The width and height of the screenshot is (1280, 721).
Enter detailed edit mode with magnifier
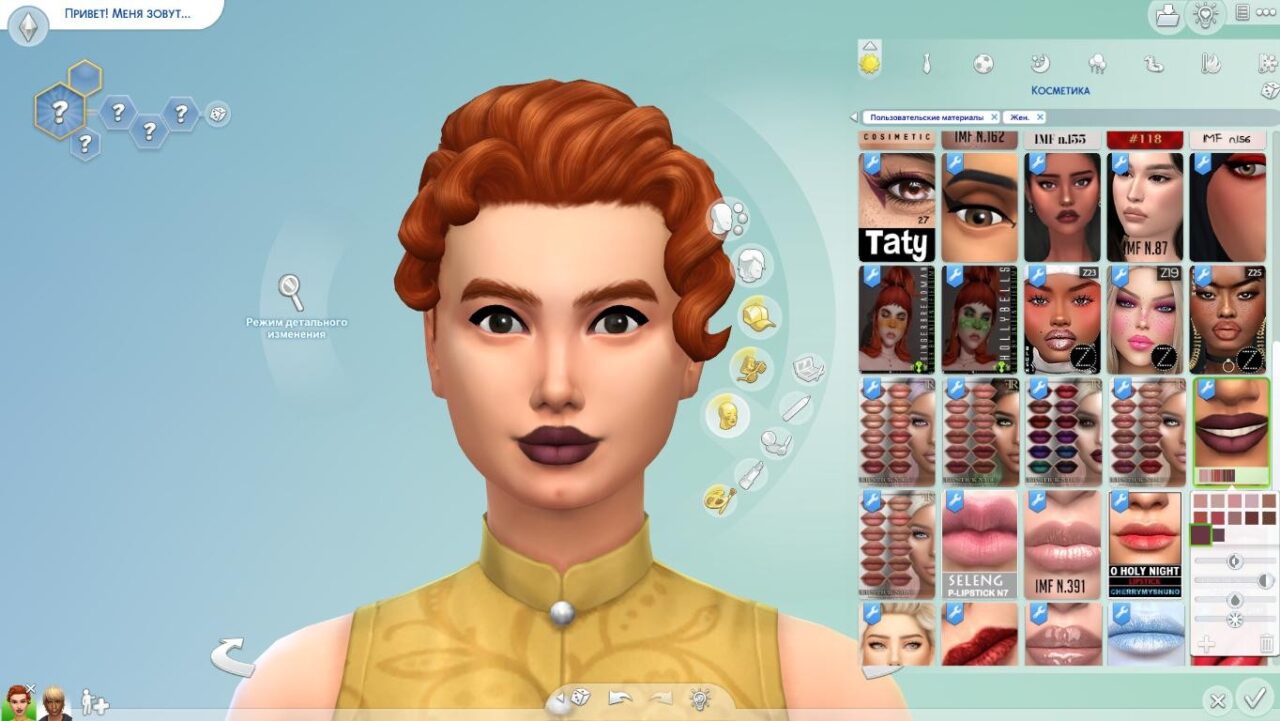click(x=291, y=292)
